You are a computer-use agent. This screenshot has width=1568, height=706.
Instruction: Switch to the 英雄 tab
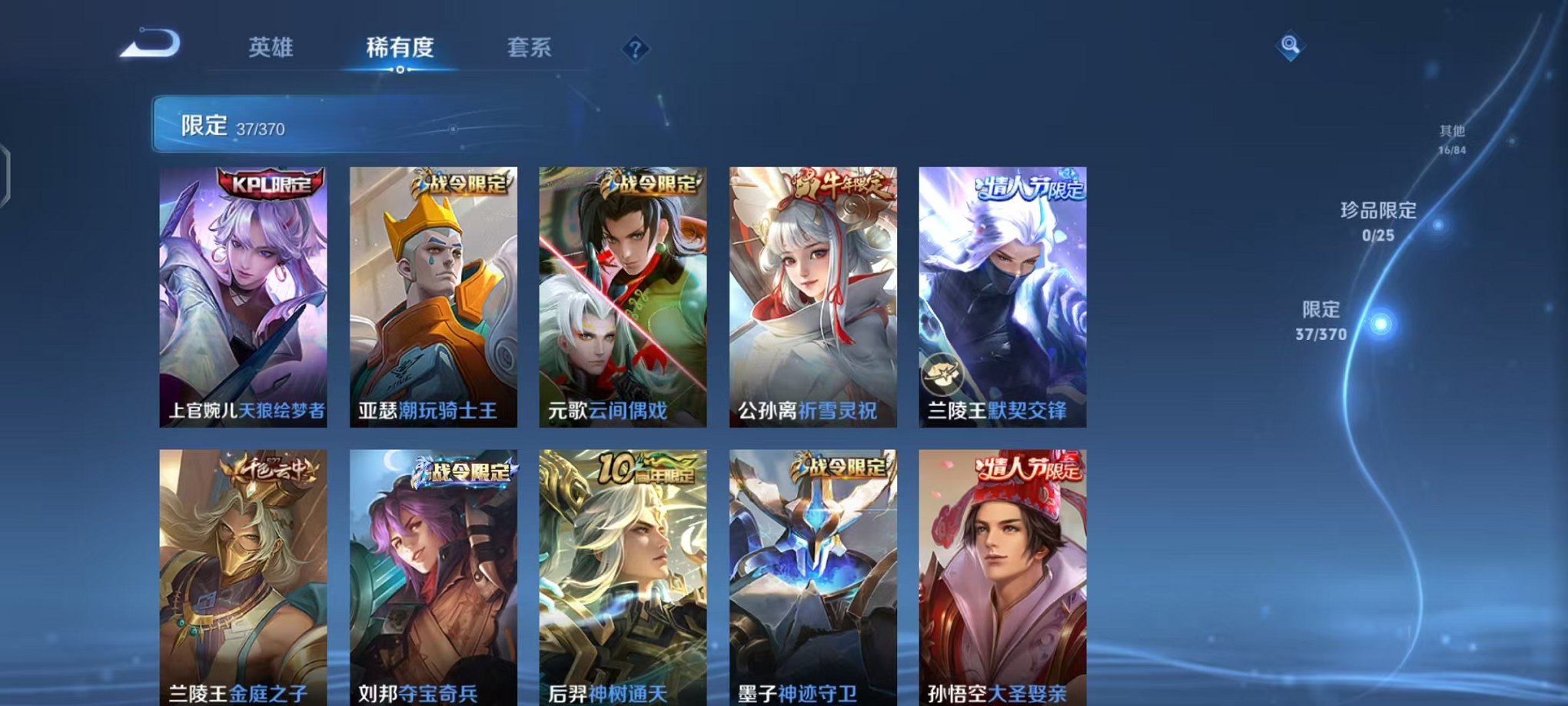271,48
